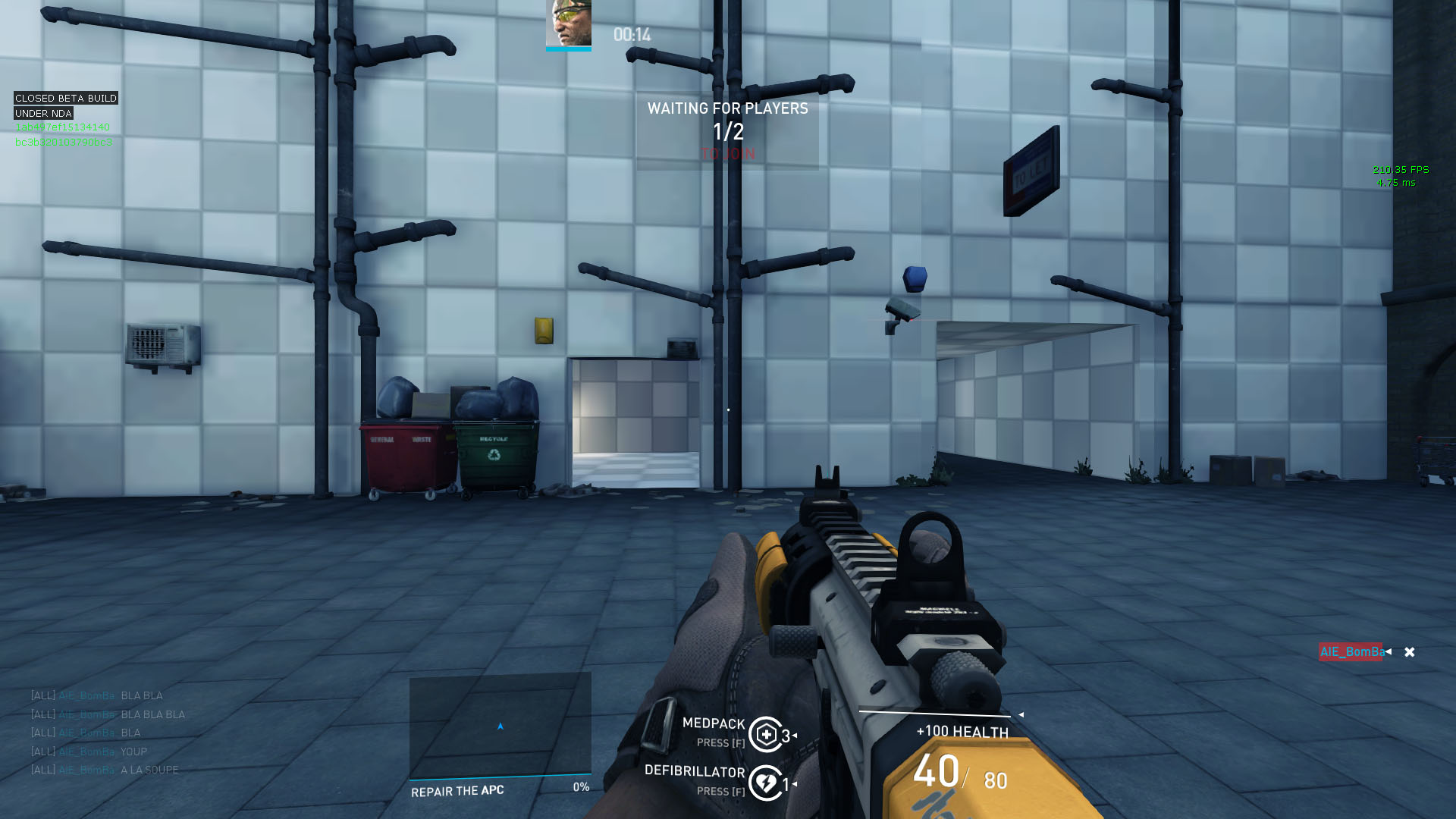Select the player portrait at top

pyautogui.click(x=568, y=24)
